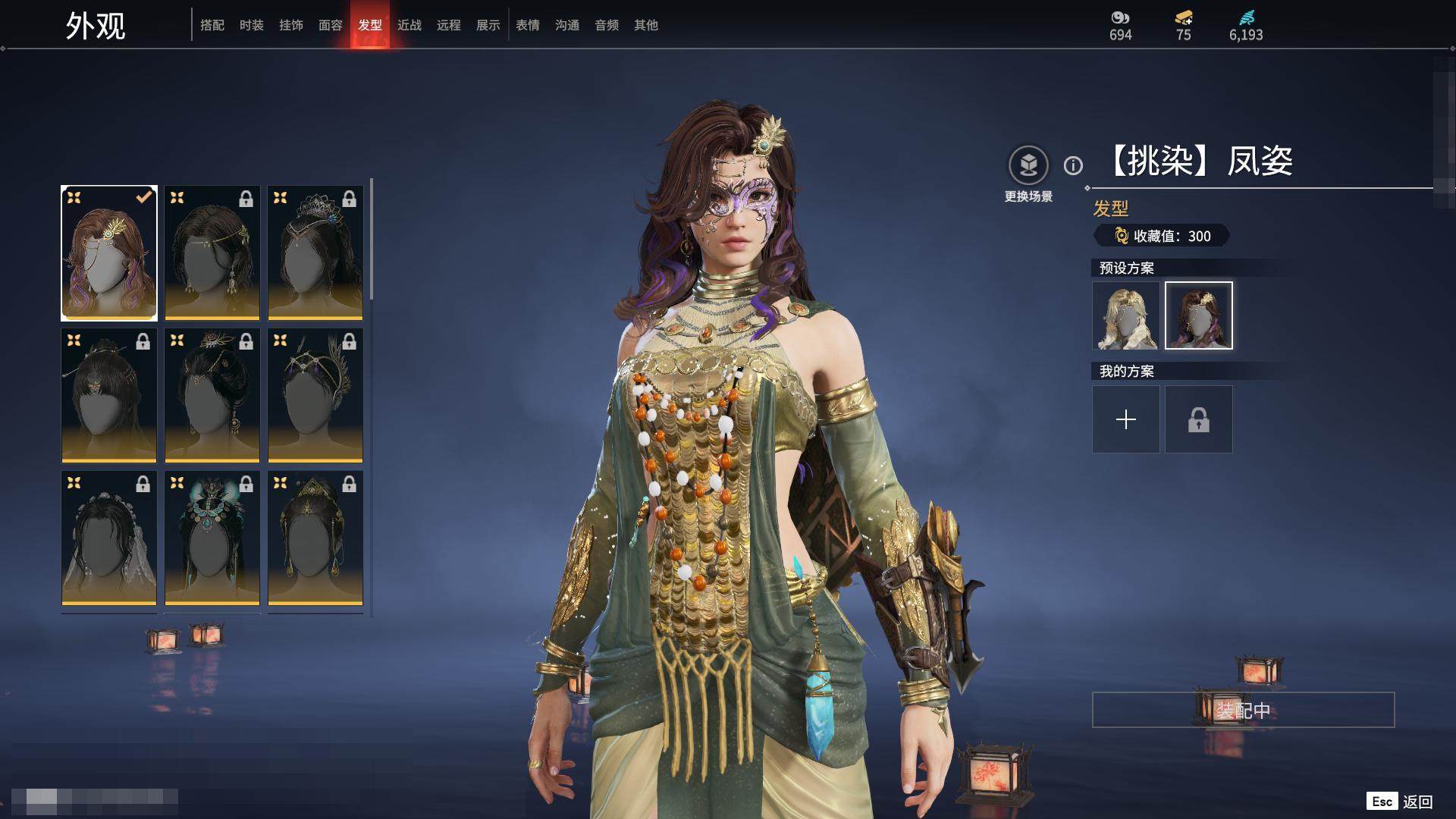Open the 近战 melee tab
Screen dimensions: 1456x819
tap(409, 25)
